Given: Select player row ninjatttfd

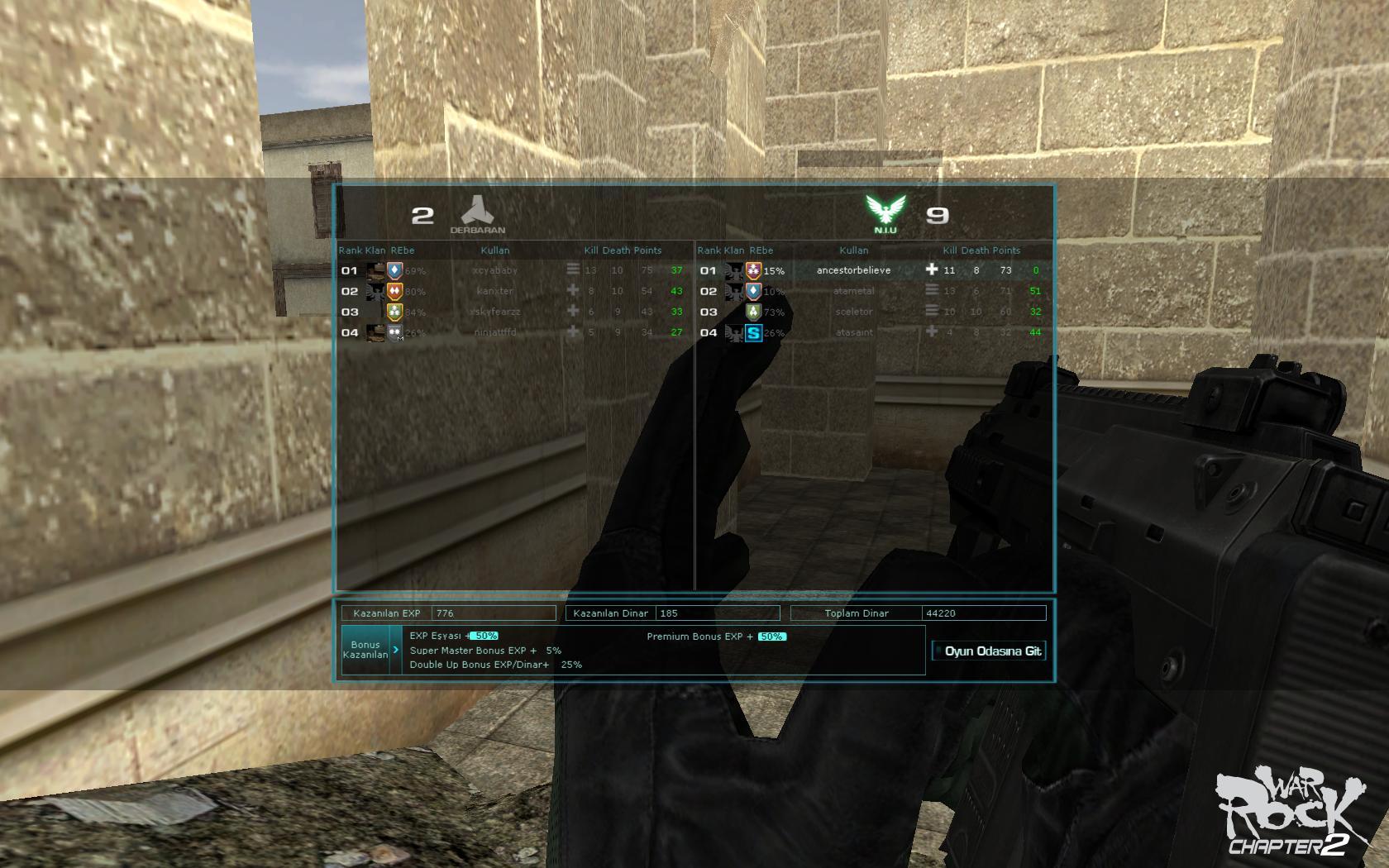Looking at the screenshot, I should coord(495,332).
